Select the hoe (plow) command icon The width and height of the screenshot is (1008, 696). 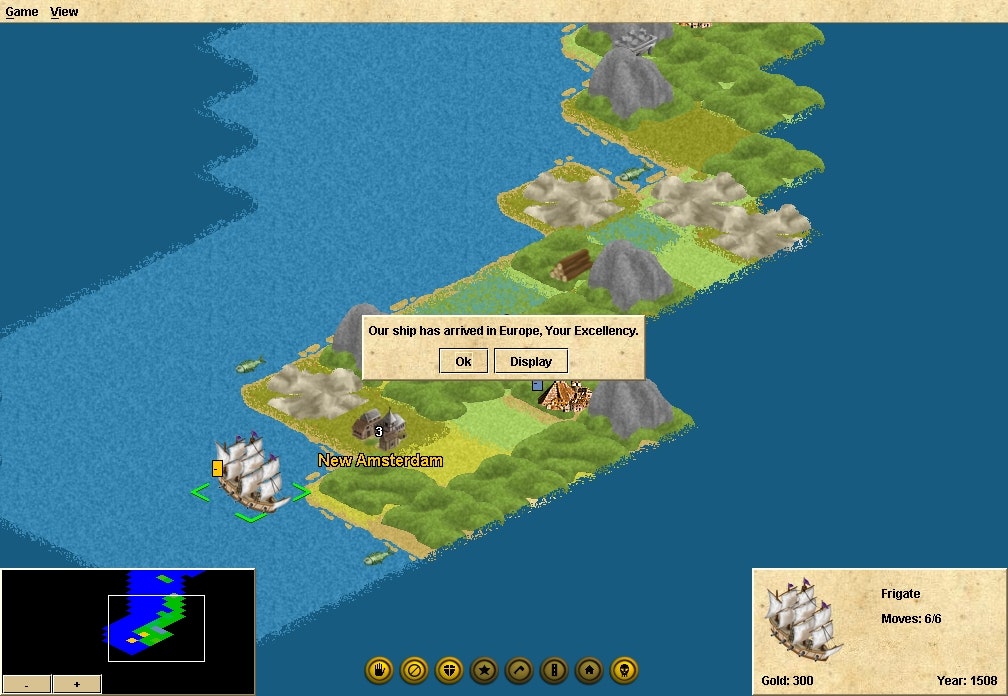(x=519, y=670)
